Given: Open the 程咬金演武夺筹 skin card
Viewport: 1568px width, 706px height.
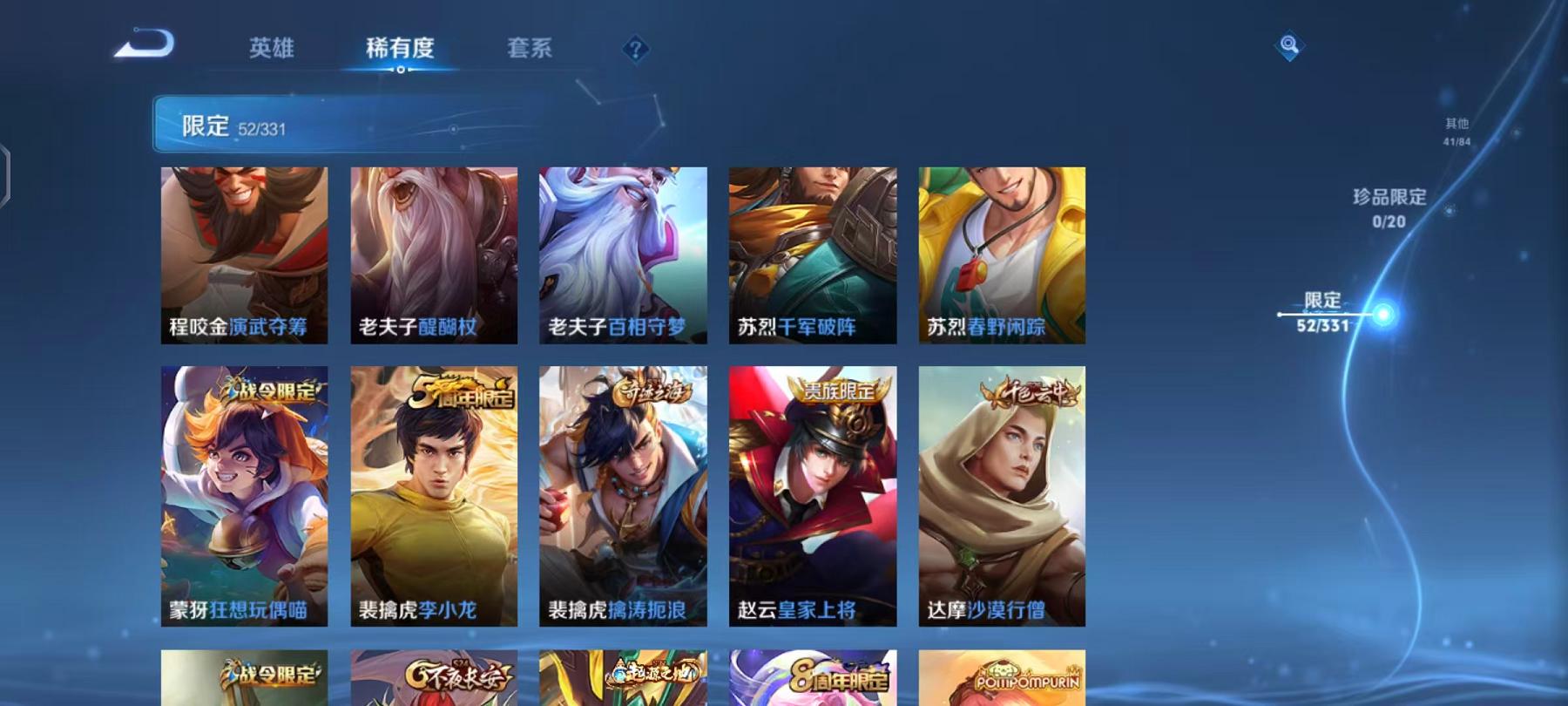Looking at the screenshot, I should click(245, 255).
